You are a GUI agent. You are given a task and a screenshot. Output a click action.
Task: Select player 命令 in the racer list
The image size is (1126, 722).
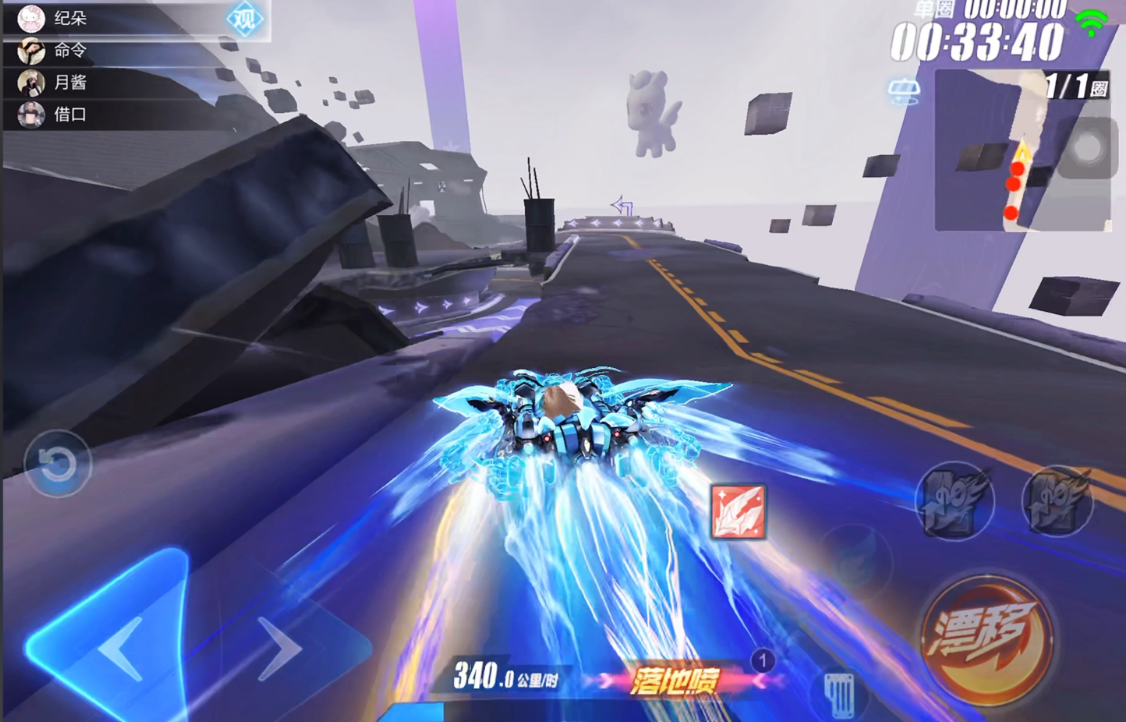(70, 50)
